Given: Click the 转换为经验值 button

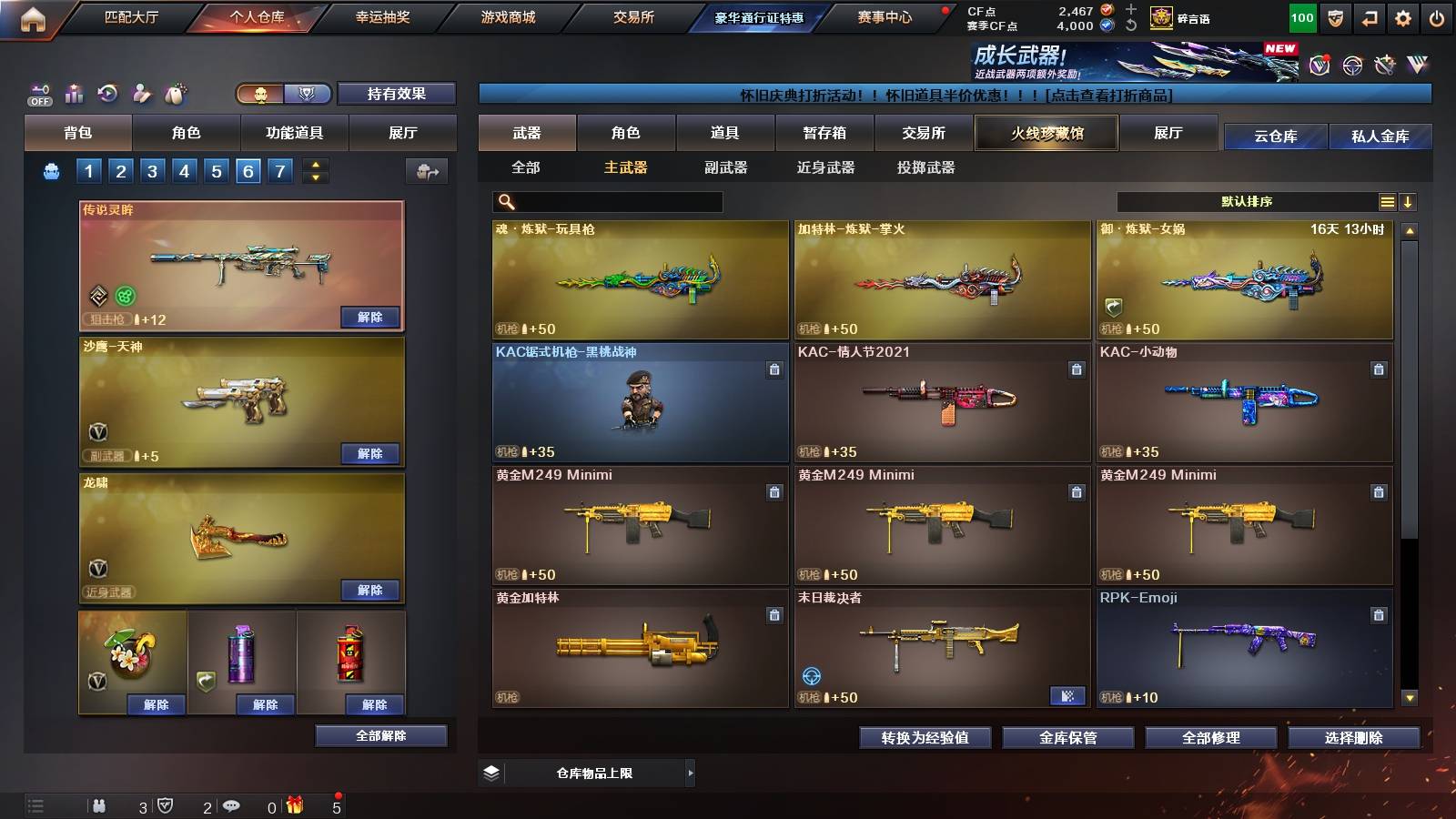Looking at the screenshot, I should 925,738.
